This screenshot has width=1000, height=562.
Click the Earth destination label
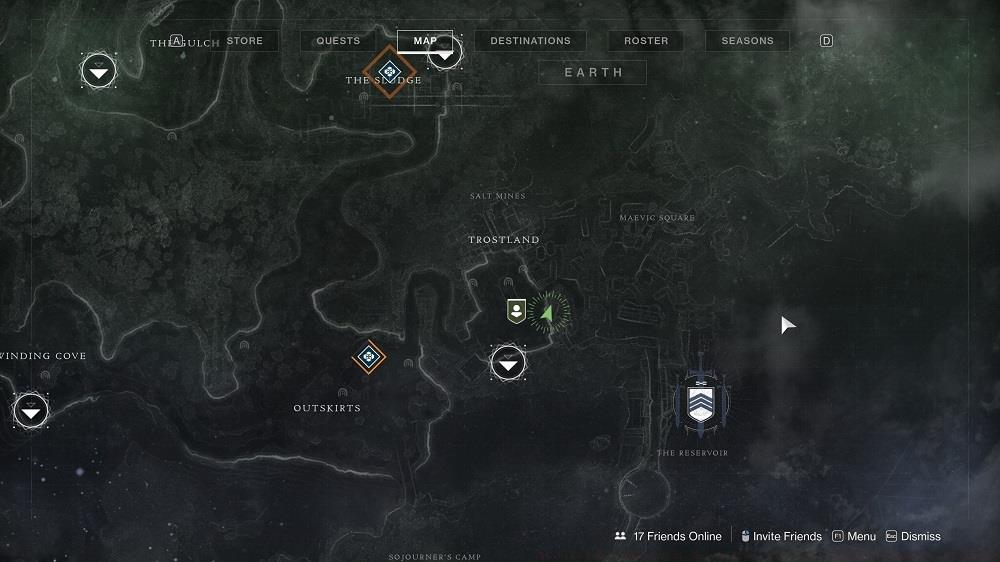pyautogui.click(x=593, y=72)
